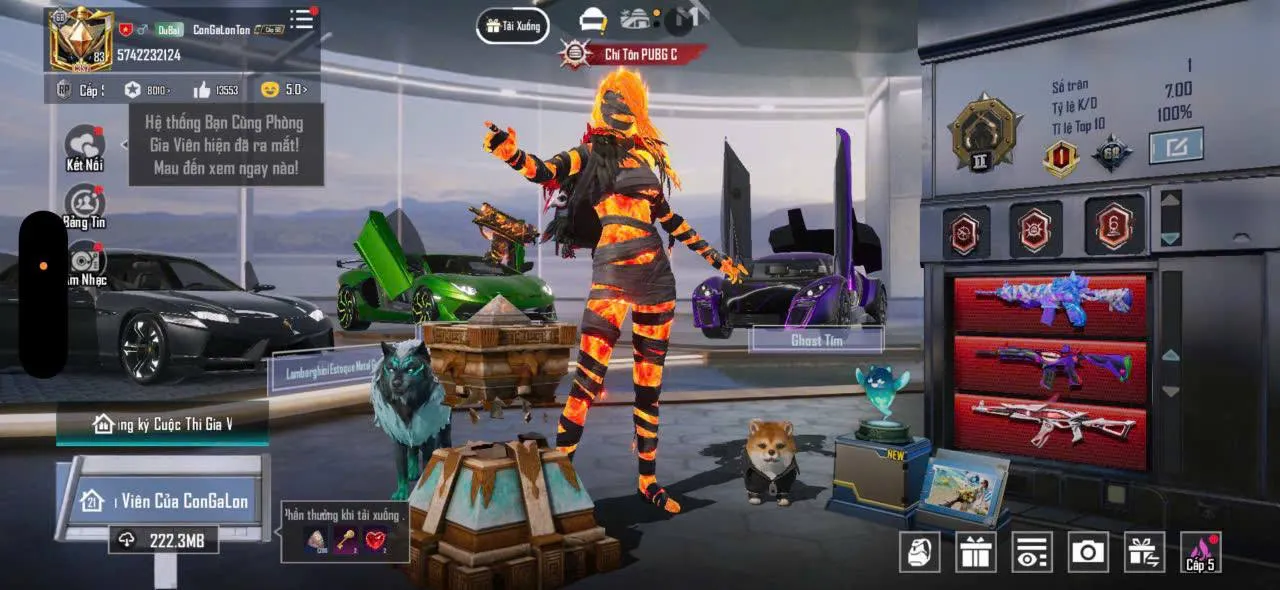The image size is (1280, 590).
Task: Open the player avatar profile frame
Action: pyautogui.click(x=81, y=40)
